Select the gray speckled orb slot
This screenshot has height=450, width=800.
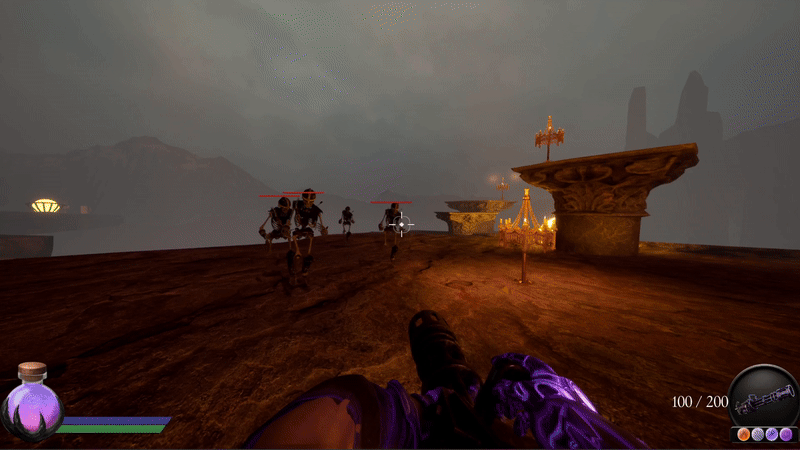[x=758, y=435]
